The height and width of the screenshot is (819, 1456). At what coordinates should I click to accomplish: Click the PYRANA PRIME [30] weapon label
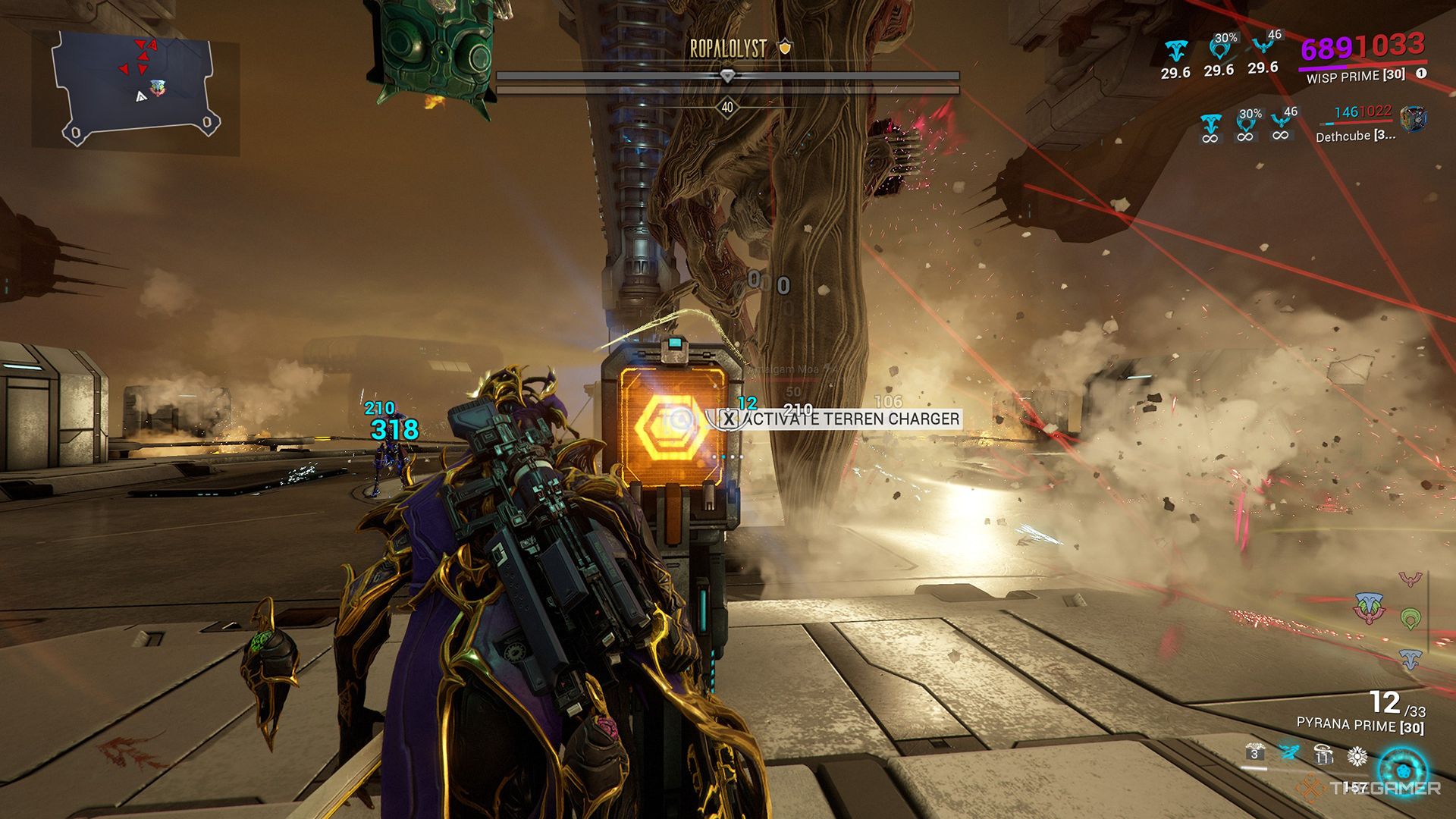tap(1360, 724)
